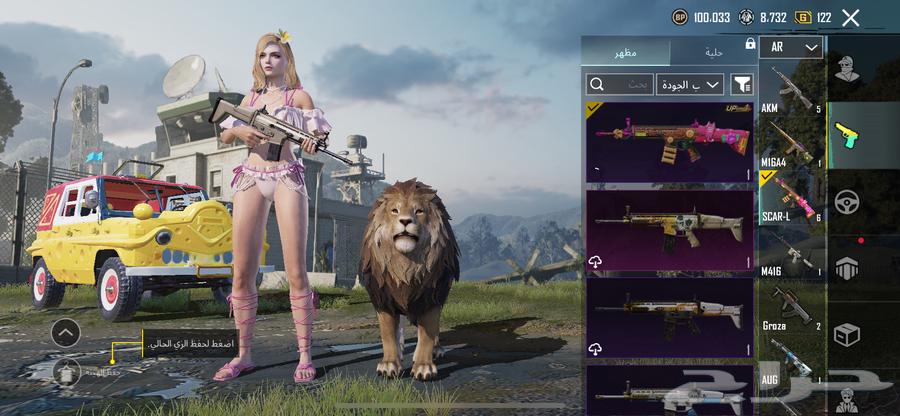Open the AR weapon type dropdown

pos(790,47)
